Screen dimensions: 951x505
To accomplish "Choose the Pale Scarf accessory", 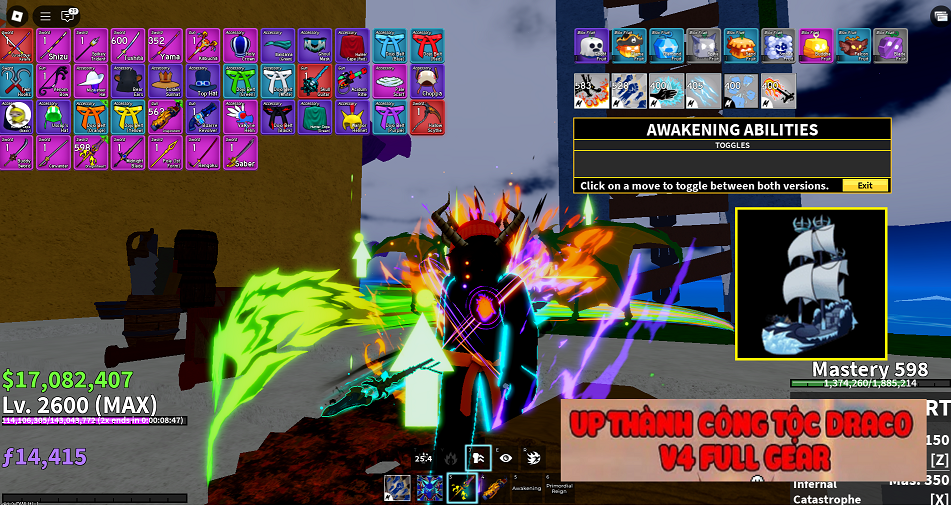I will pyautogui.click(x=390, y=81).
